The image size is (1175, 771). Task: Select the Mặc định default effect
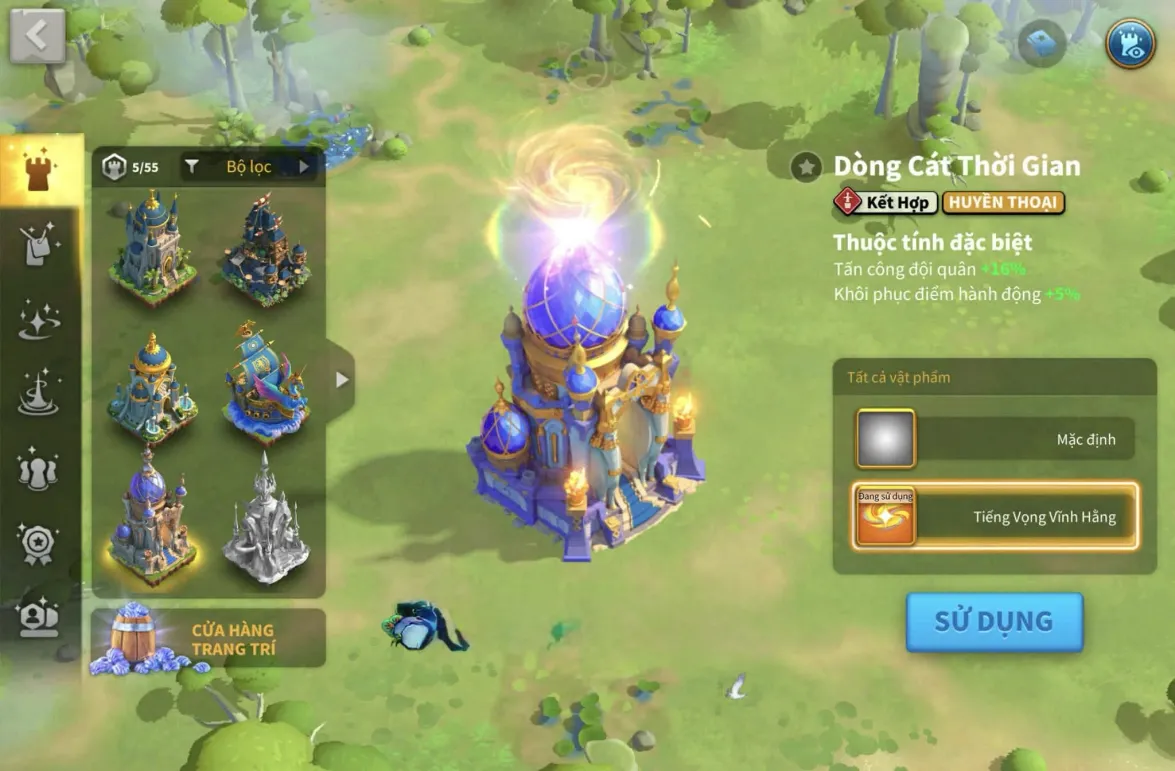pos(995,439)
